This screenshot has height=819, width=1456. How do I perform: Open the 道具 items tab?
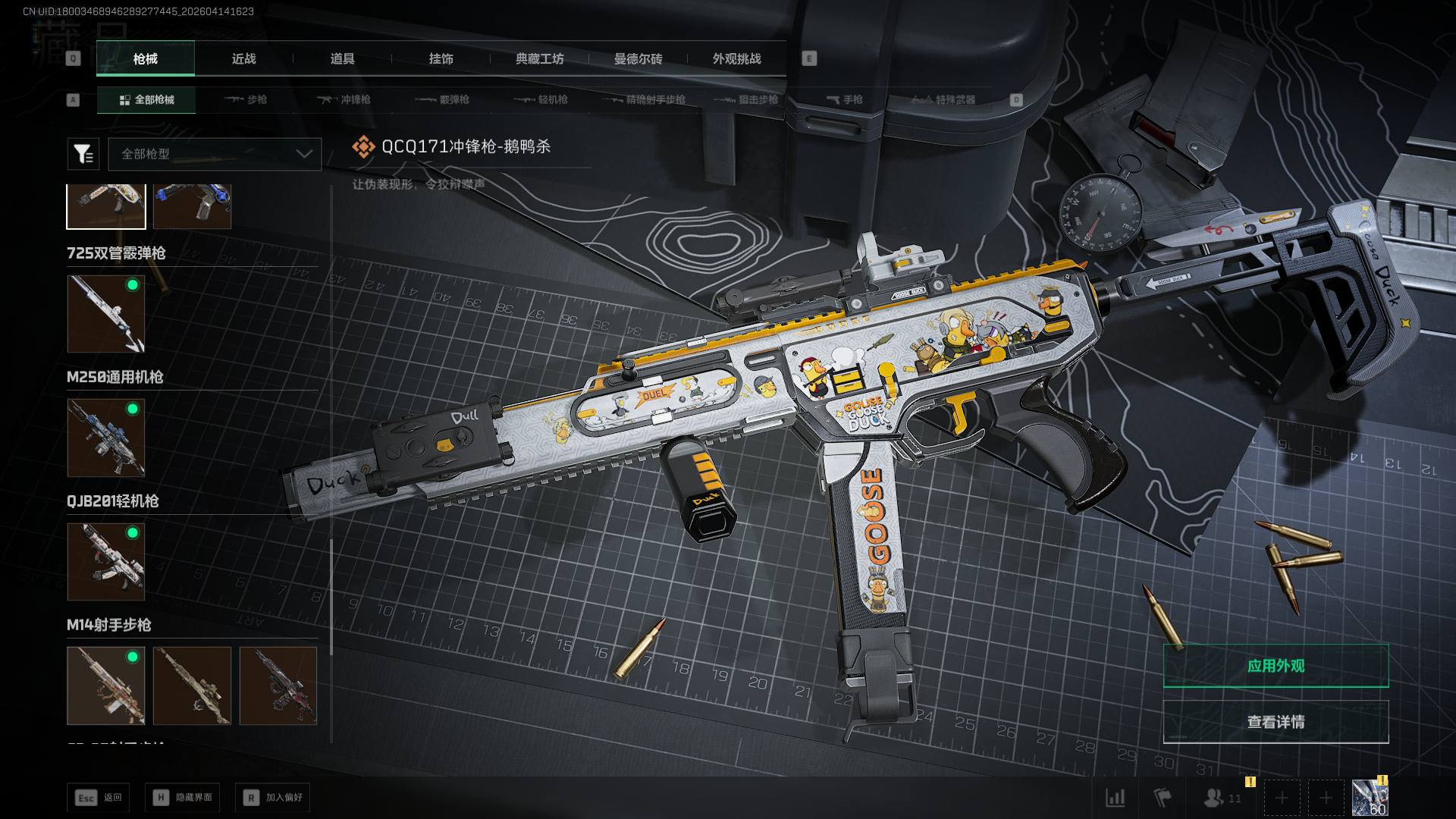coord(342,58)
